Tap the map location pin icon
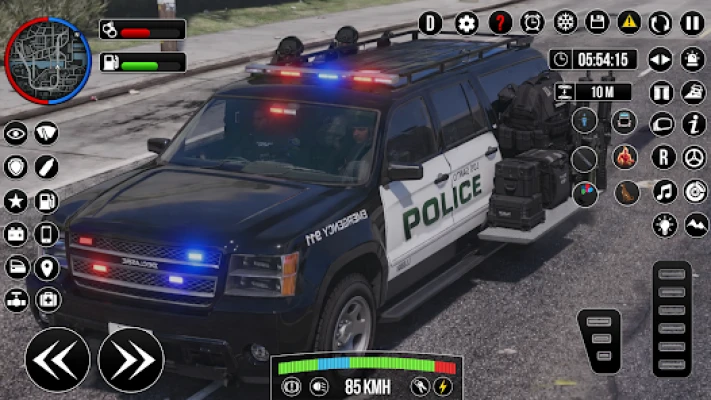Screen dimensions: 711x400 click(47, 268)
